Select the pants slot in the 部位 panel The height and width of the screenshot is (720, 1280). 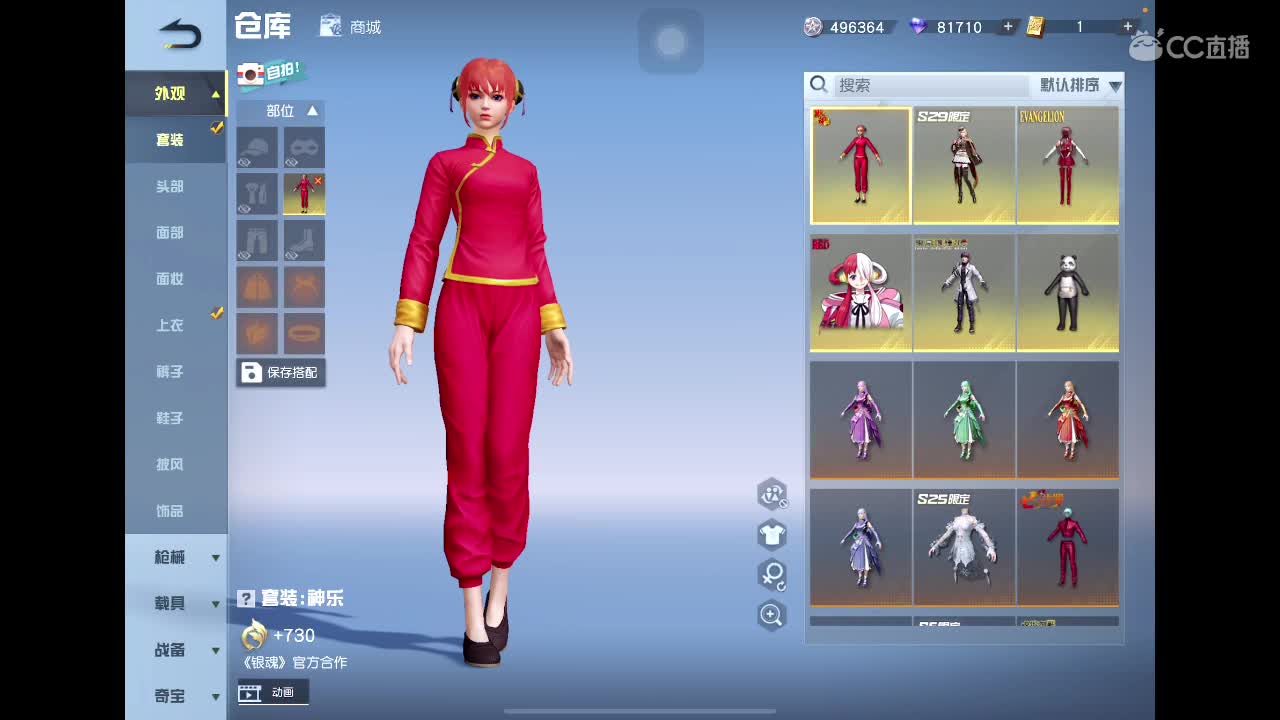pyautogui.click(x=256, y=240)
